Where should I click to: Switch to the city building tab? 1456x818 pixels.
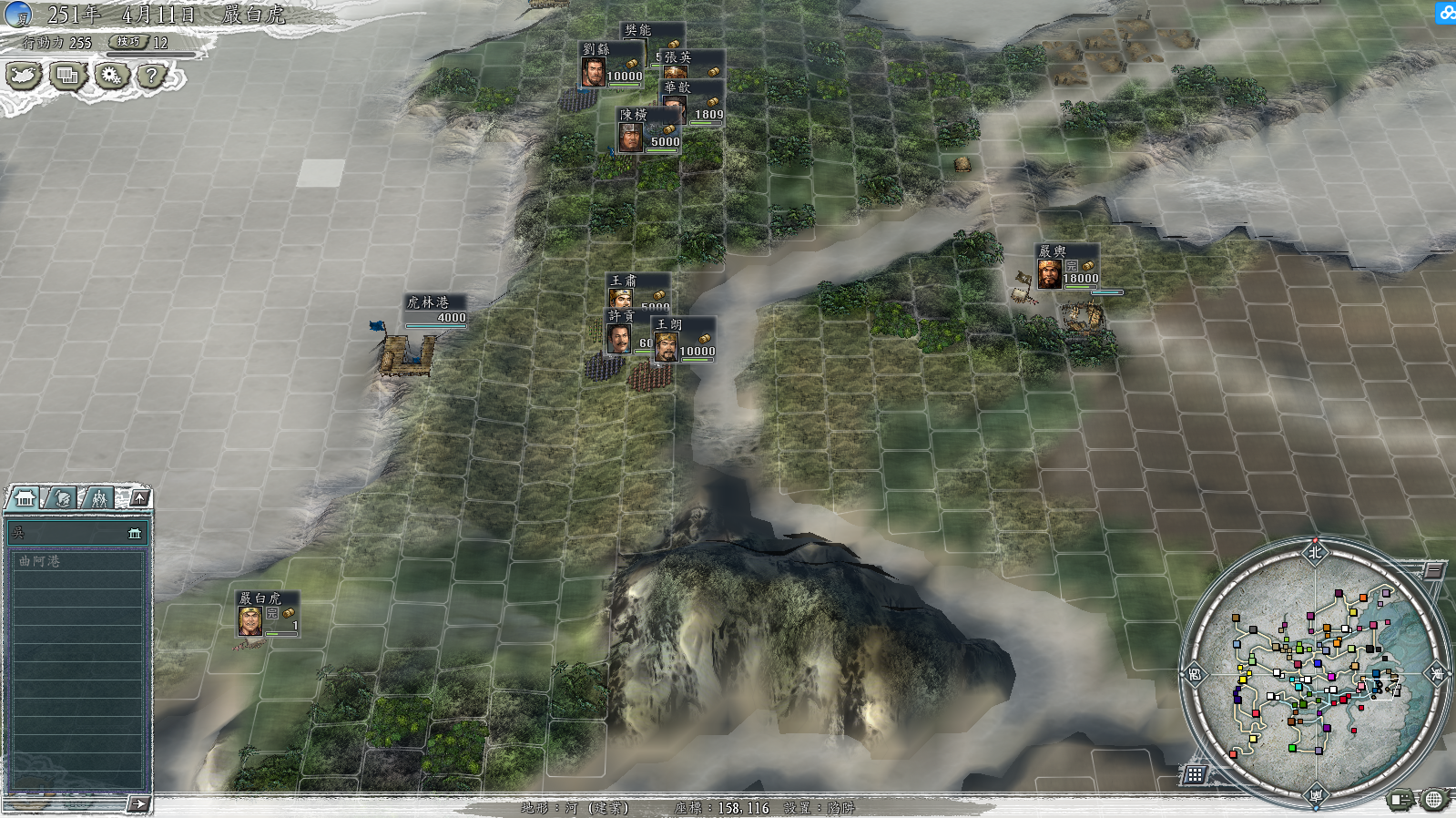pyautogui.click(x=25, y=497)
